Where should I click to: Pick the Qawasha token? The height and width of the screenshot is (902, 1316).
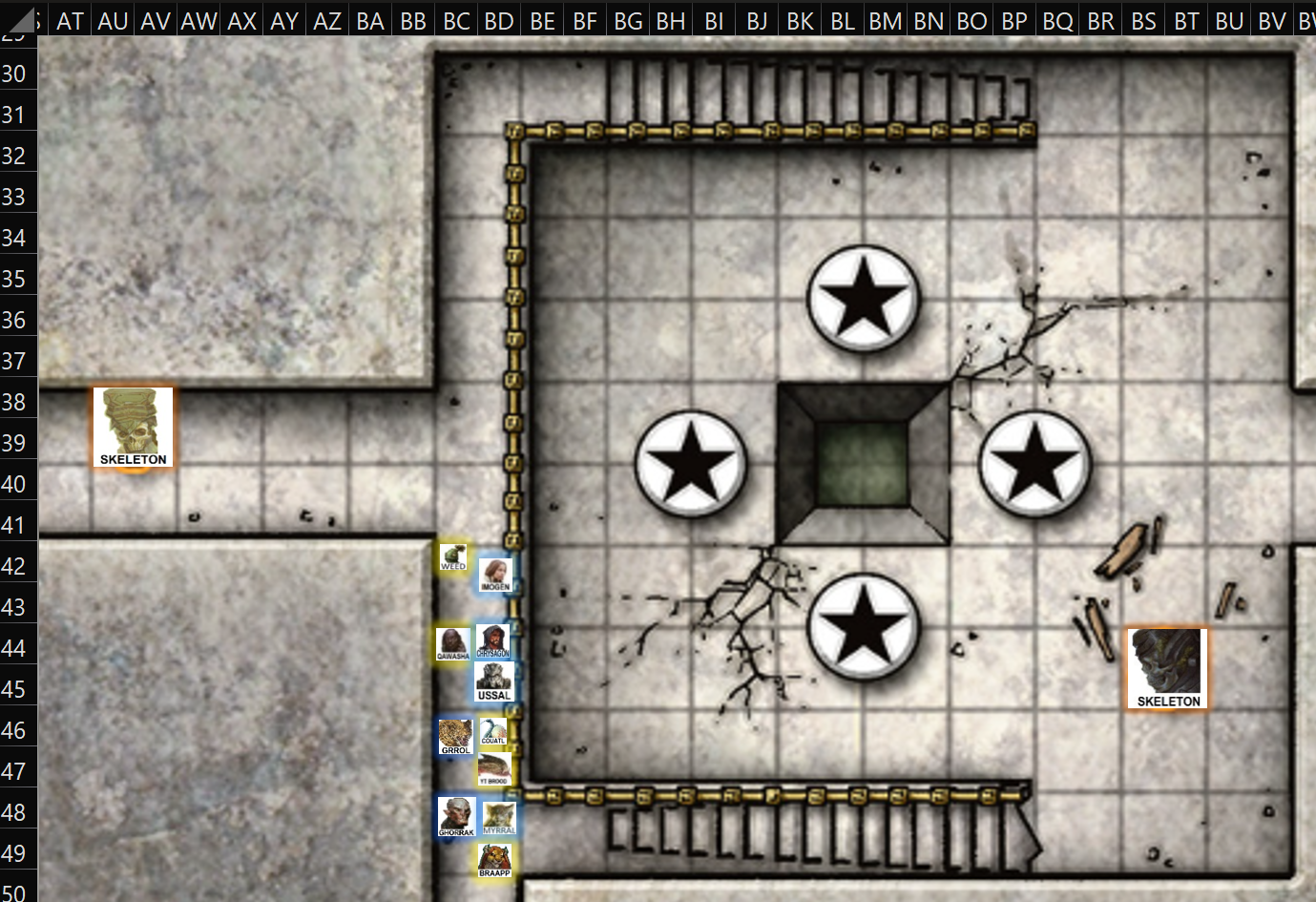tap(452, 644)
